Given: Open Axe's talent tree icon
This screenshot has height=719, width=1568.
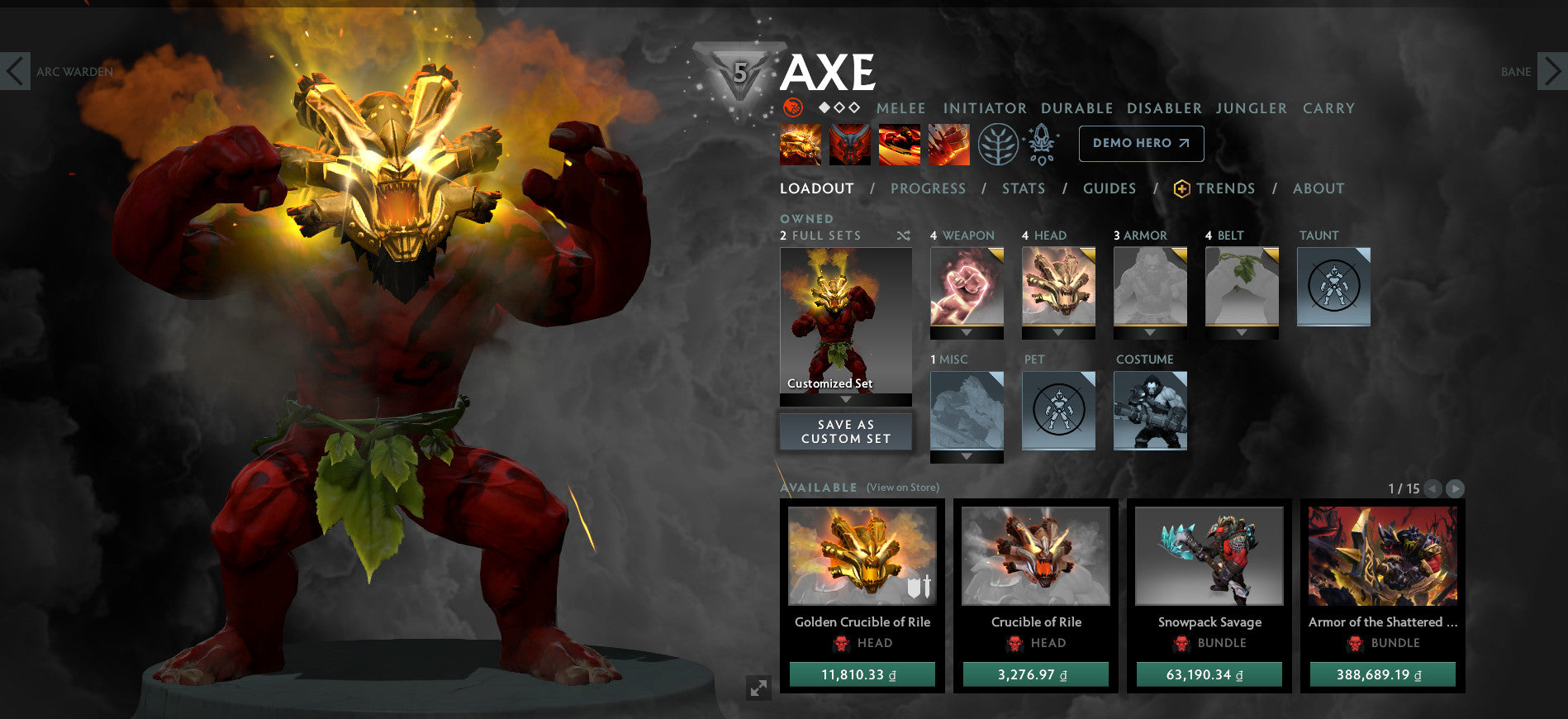Looking at the screenshot, I should click(x=1000, y=142).
